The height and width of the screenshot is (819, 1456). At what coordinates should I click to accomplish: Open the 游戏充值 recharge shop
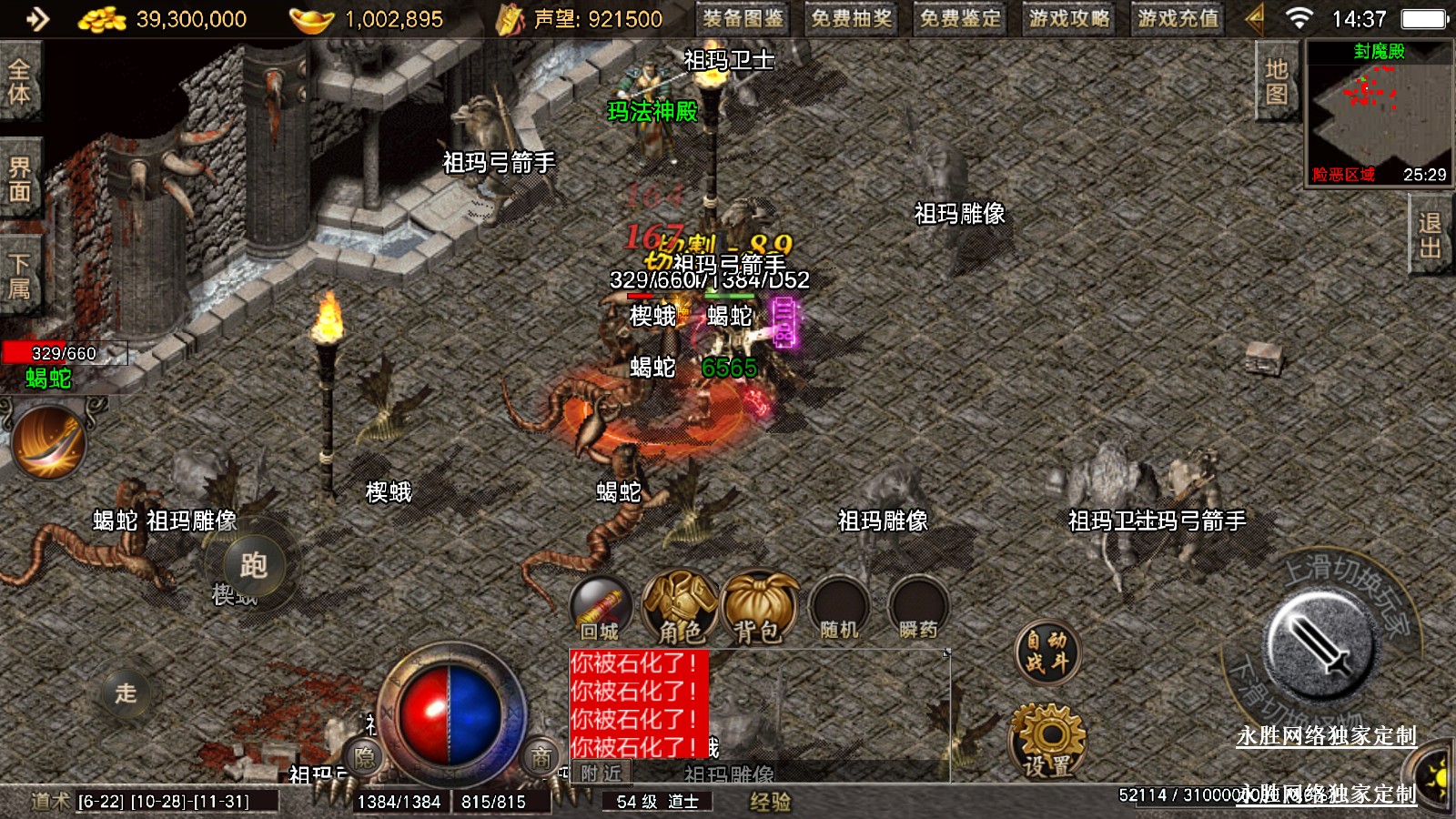(x=1178, y=19)
